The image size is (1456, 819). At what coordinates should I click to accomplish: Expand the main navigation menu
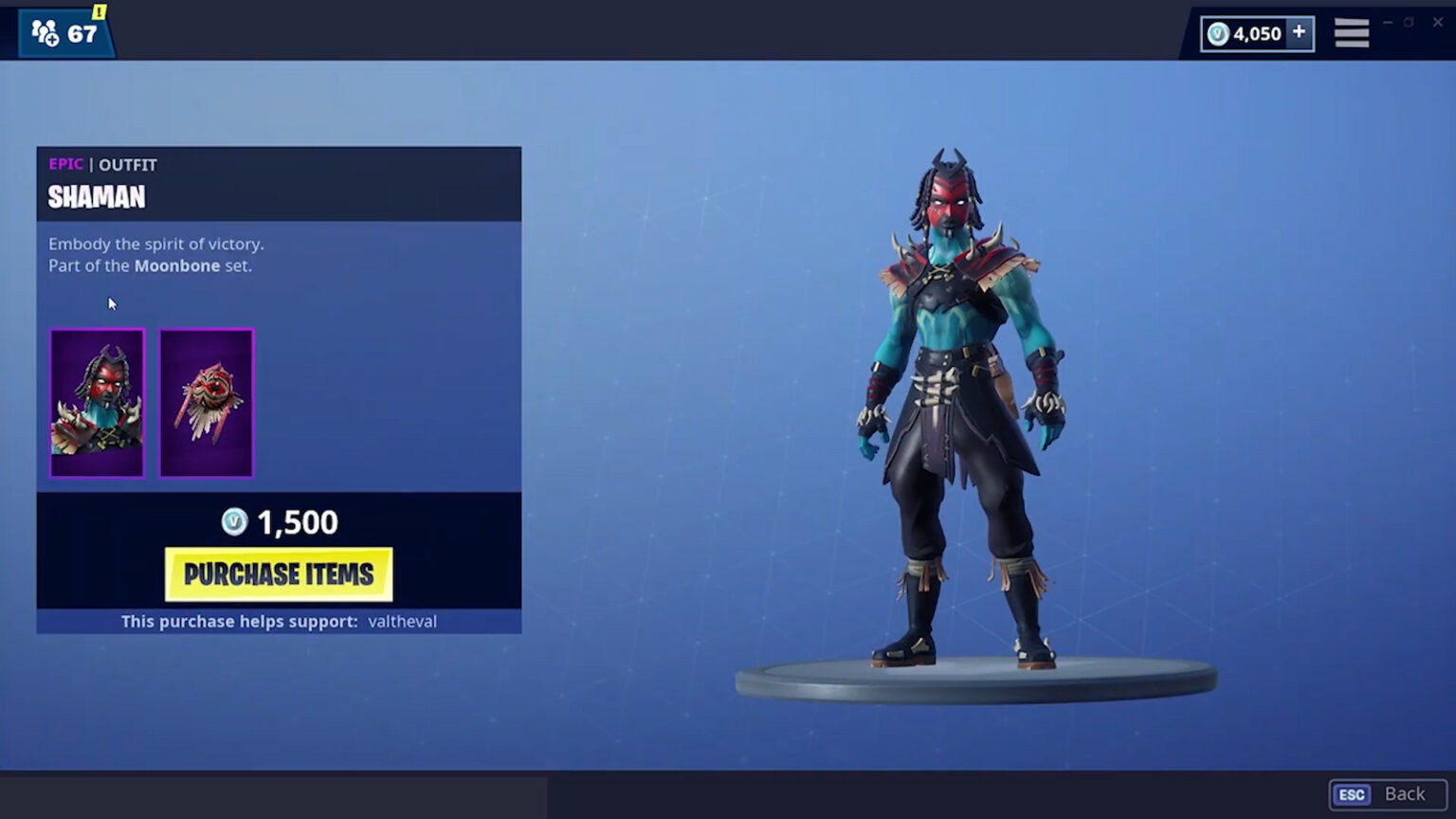click(1352, 31)
